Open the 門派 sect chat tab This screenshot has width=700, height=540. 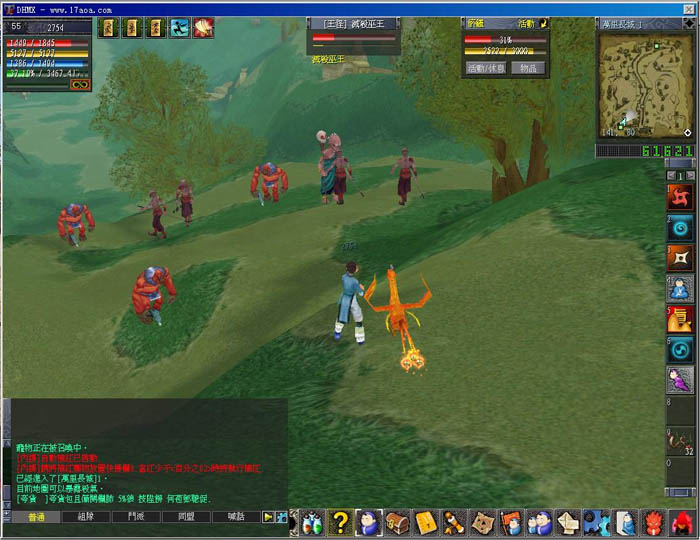tap(136, 517)
